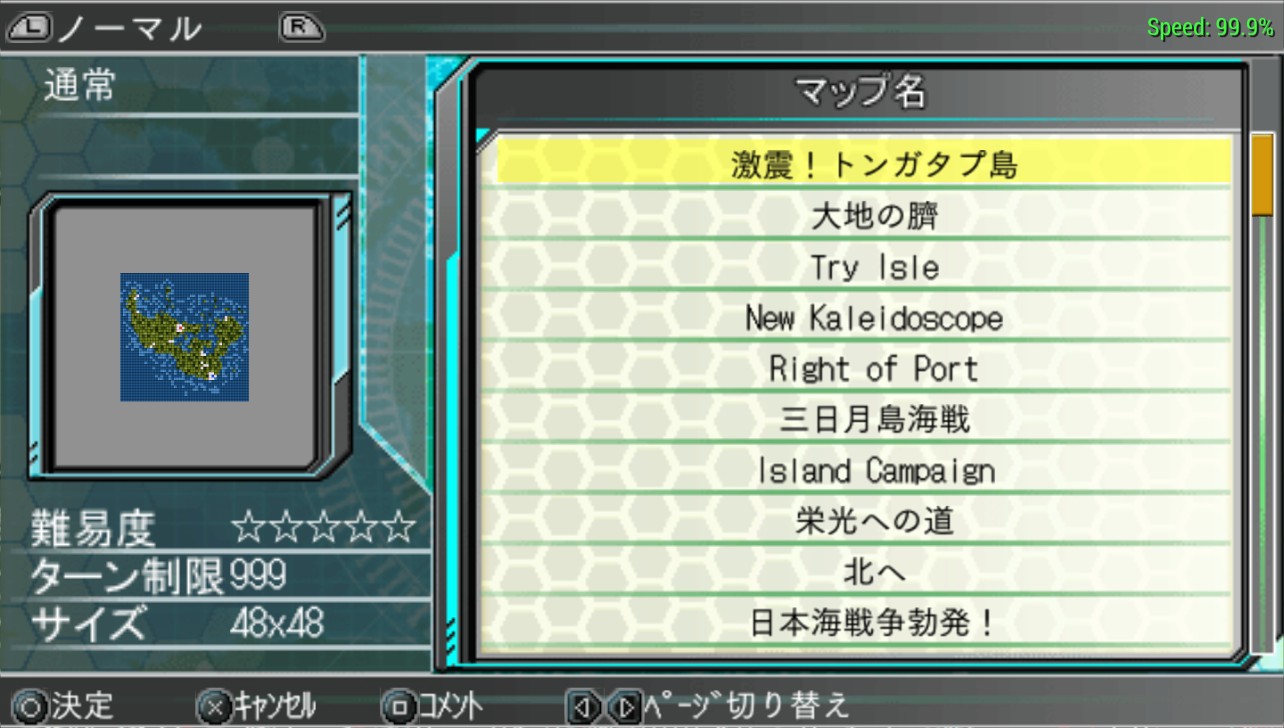Click the island map preview thumbnail

click(185, 337)
